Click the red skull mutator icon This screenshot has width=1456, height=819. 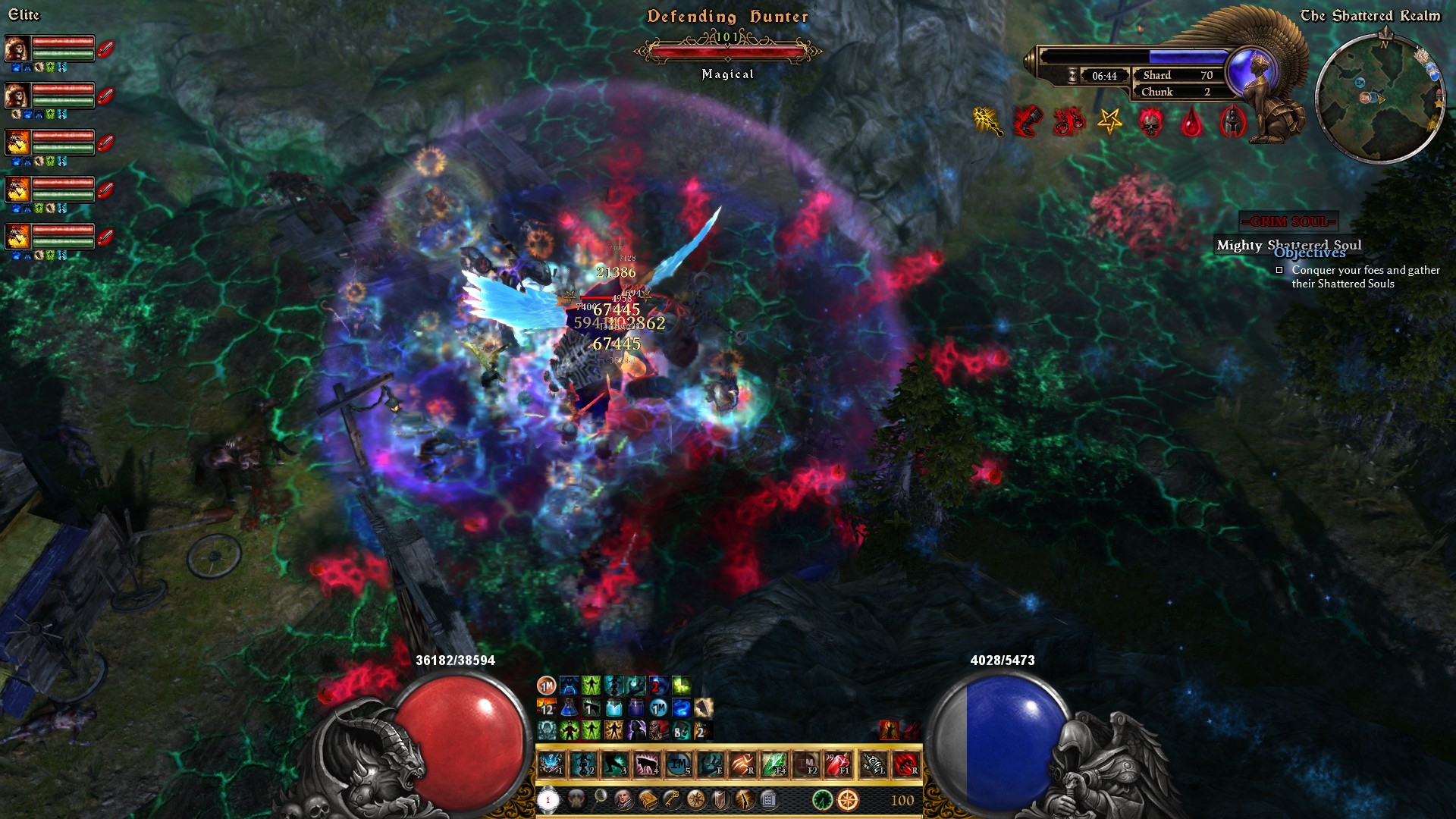click(x=1150, y=121)
